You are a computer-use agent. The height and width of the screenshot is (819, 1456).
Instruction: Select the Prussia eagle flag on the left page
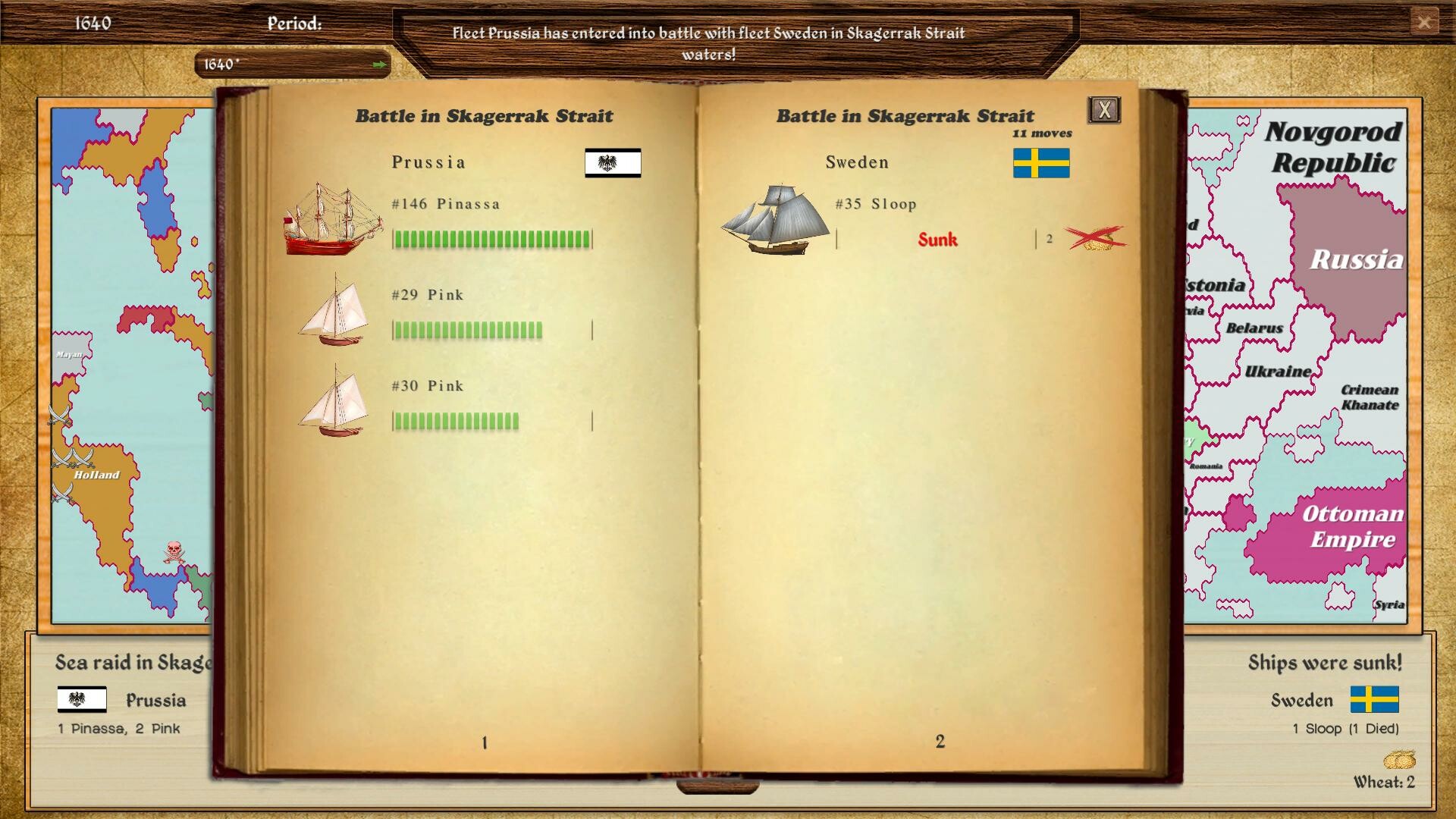coord(612,163)
